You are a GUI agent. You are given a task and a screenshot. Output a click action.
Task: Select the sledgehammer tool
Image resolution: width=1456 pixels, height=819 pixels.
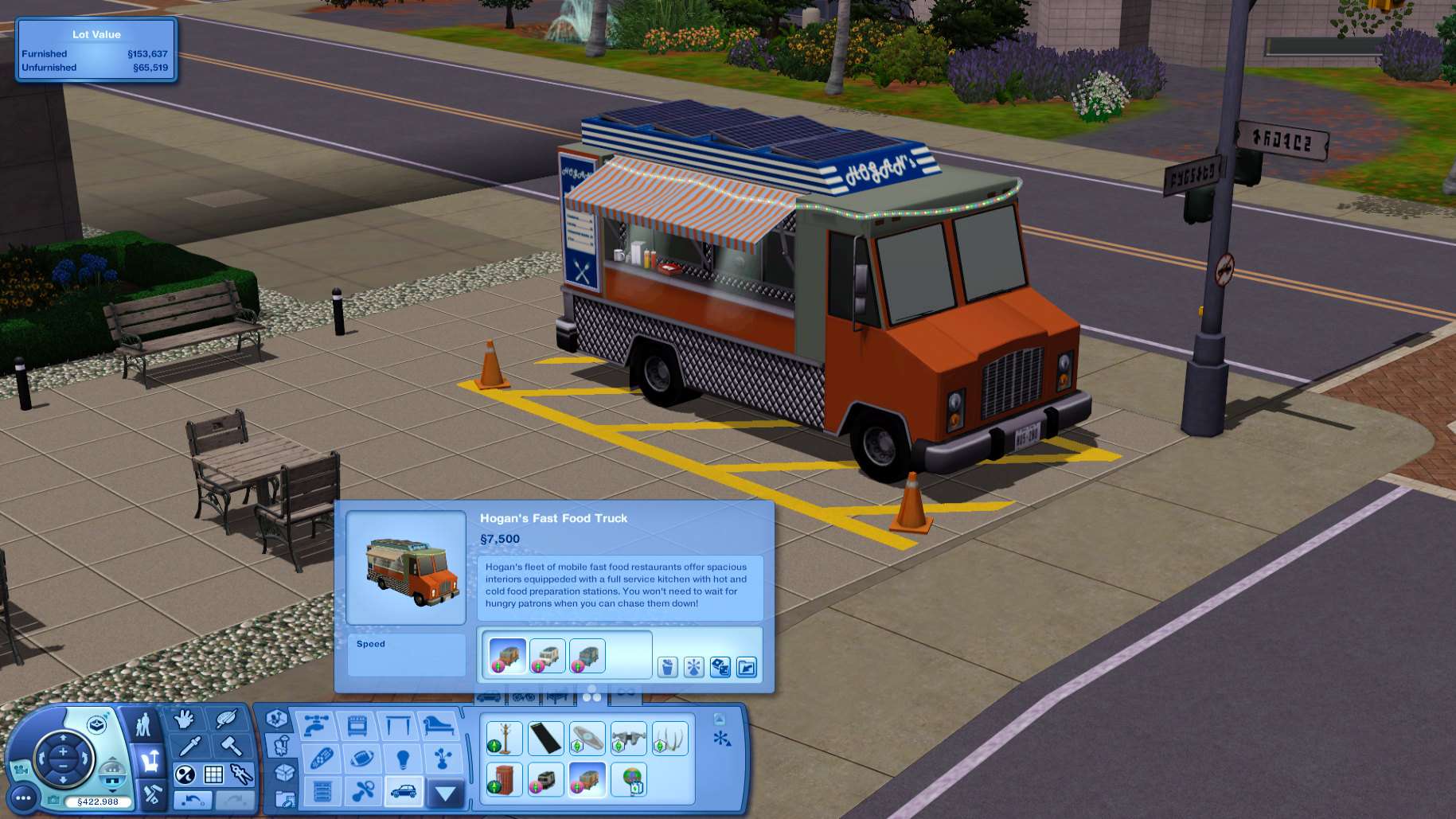tap(231, 746)
